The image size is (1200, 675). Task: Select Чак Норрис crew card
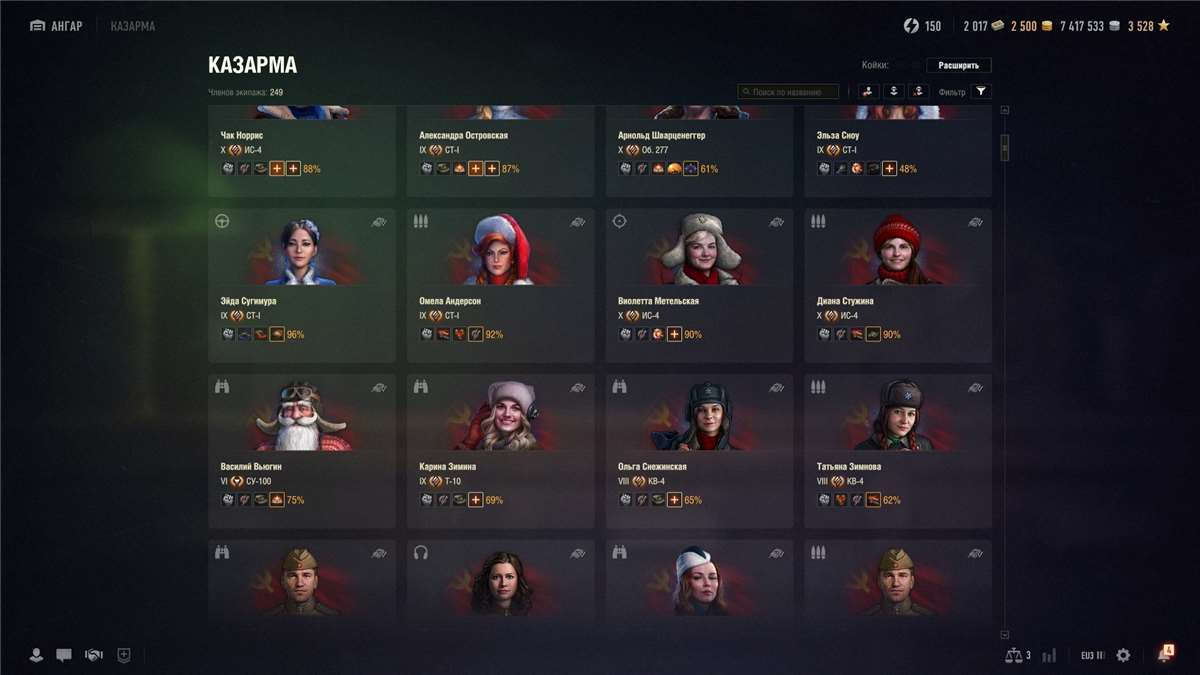pos(301,150)
